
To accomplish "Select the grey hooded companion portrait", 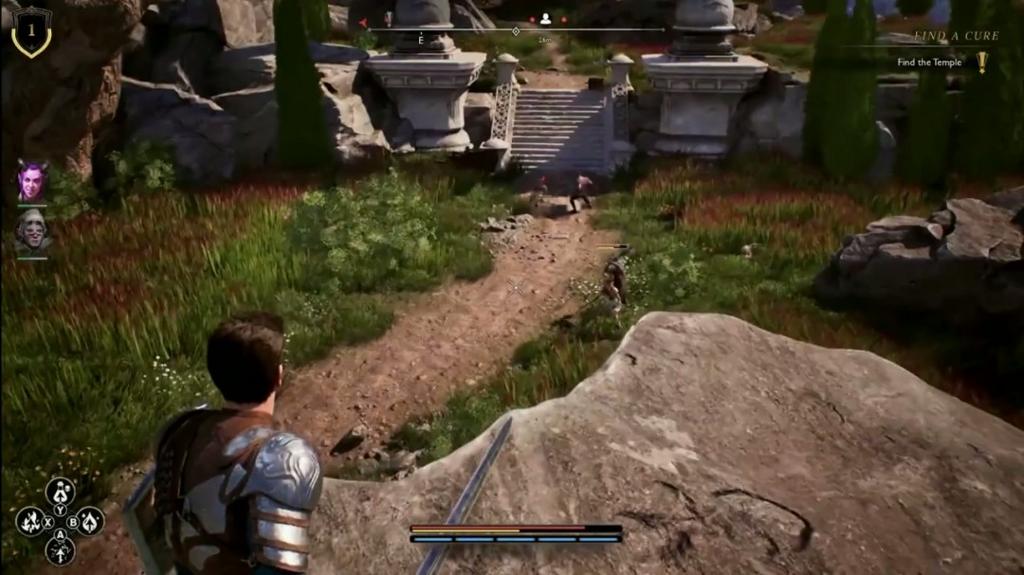I will click(x=32, y=231).
